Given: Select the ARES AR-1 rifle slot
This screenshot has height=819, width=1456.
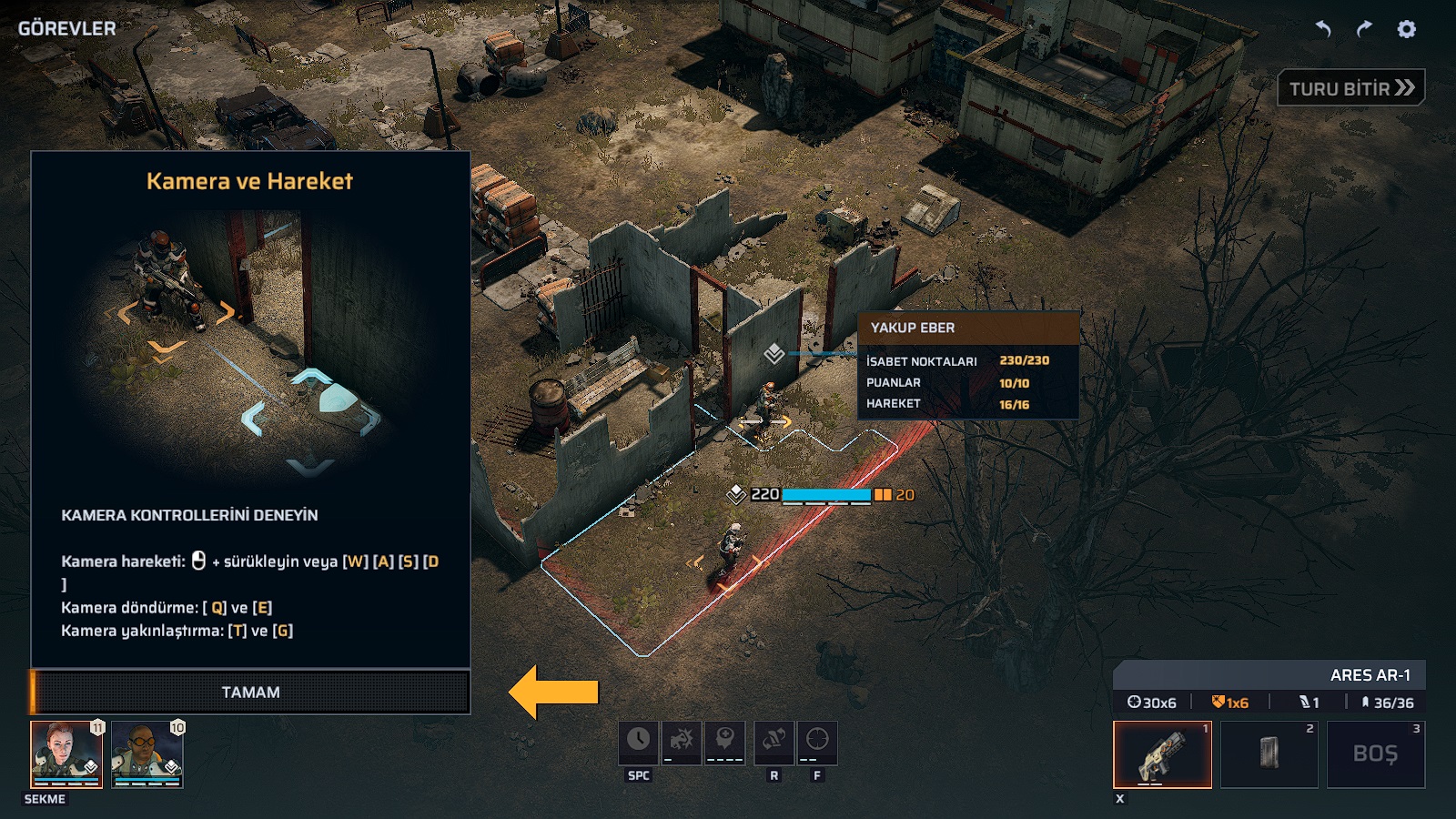Looking at the screenshot, I should click(1162, 754).
